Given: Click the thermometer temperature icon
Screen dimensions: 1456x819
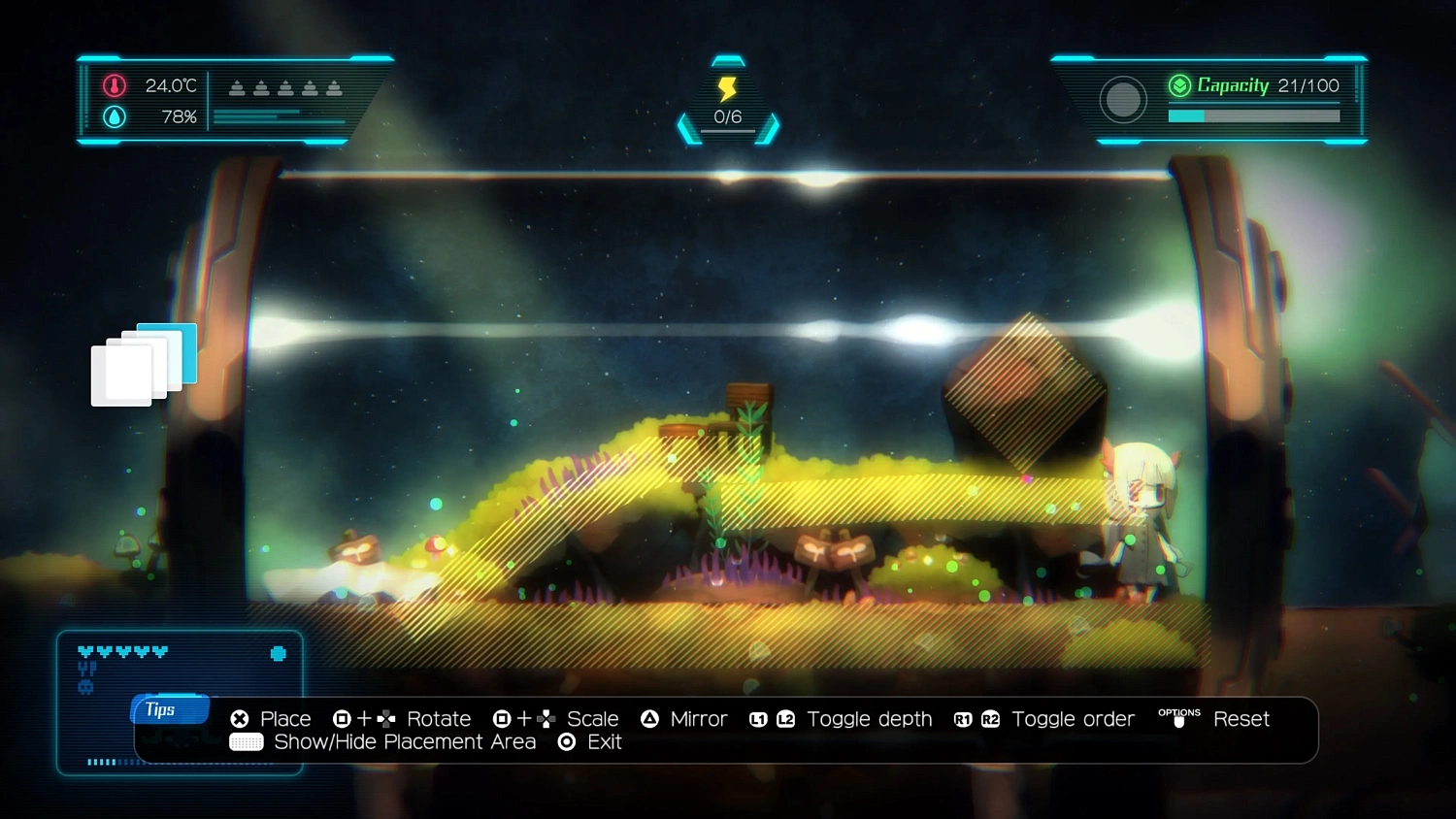Looking at the screenshot, I should click(x=113, y=85).
